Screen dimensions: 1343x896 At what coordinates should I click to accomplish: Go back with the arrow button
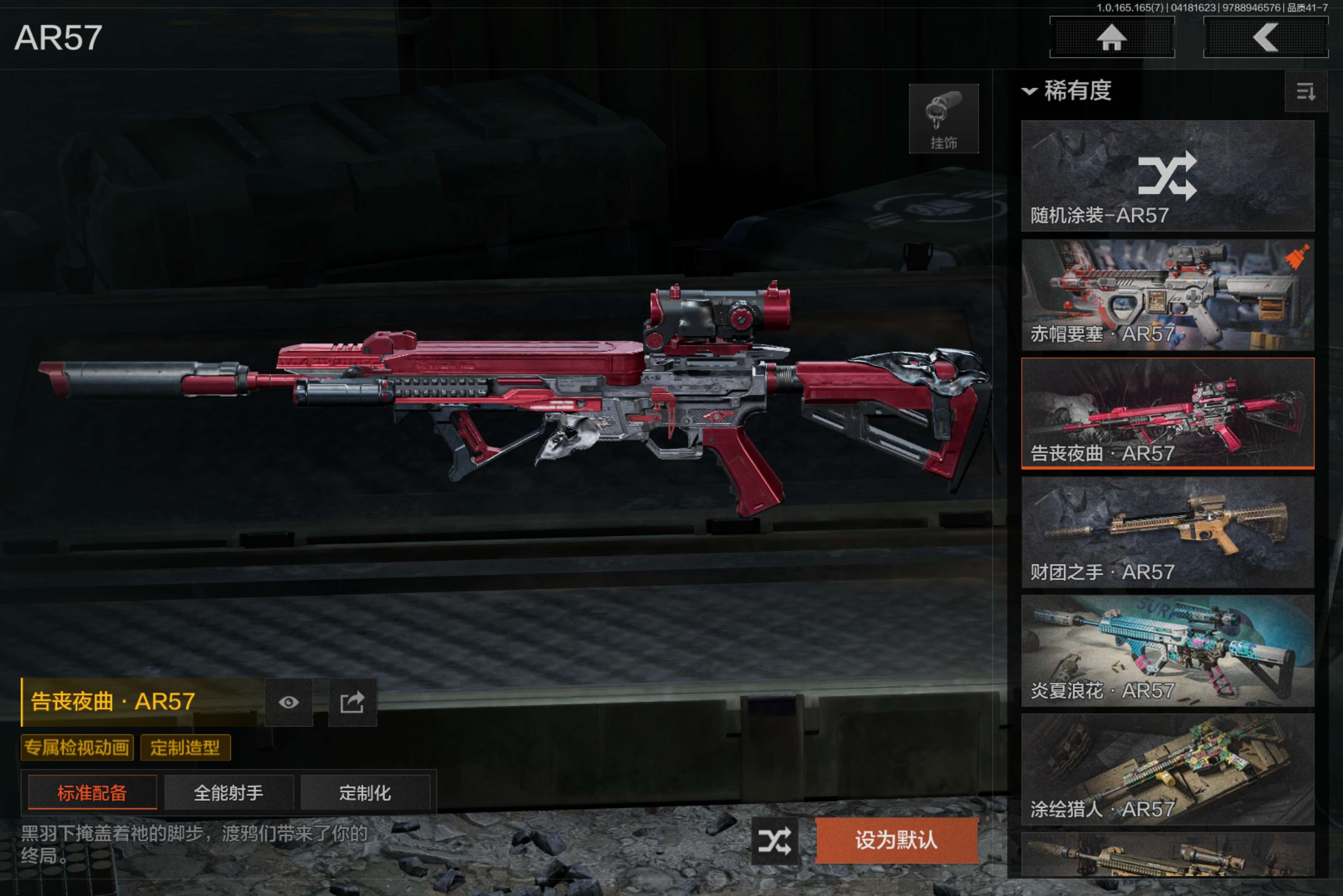point(1265,38)
